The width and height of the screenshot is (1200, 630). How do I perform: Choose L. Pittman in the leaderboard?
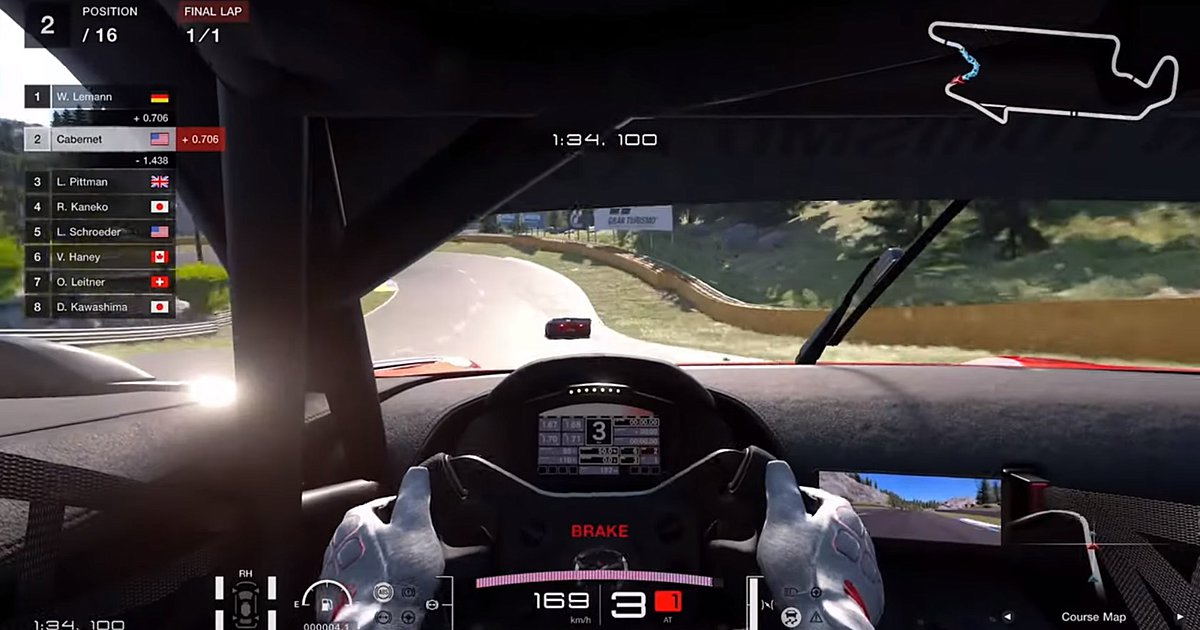coord(98,182)
